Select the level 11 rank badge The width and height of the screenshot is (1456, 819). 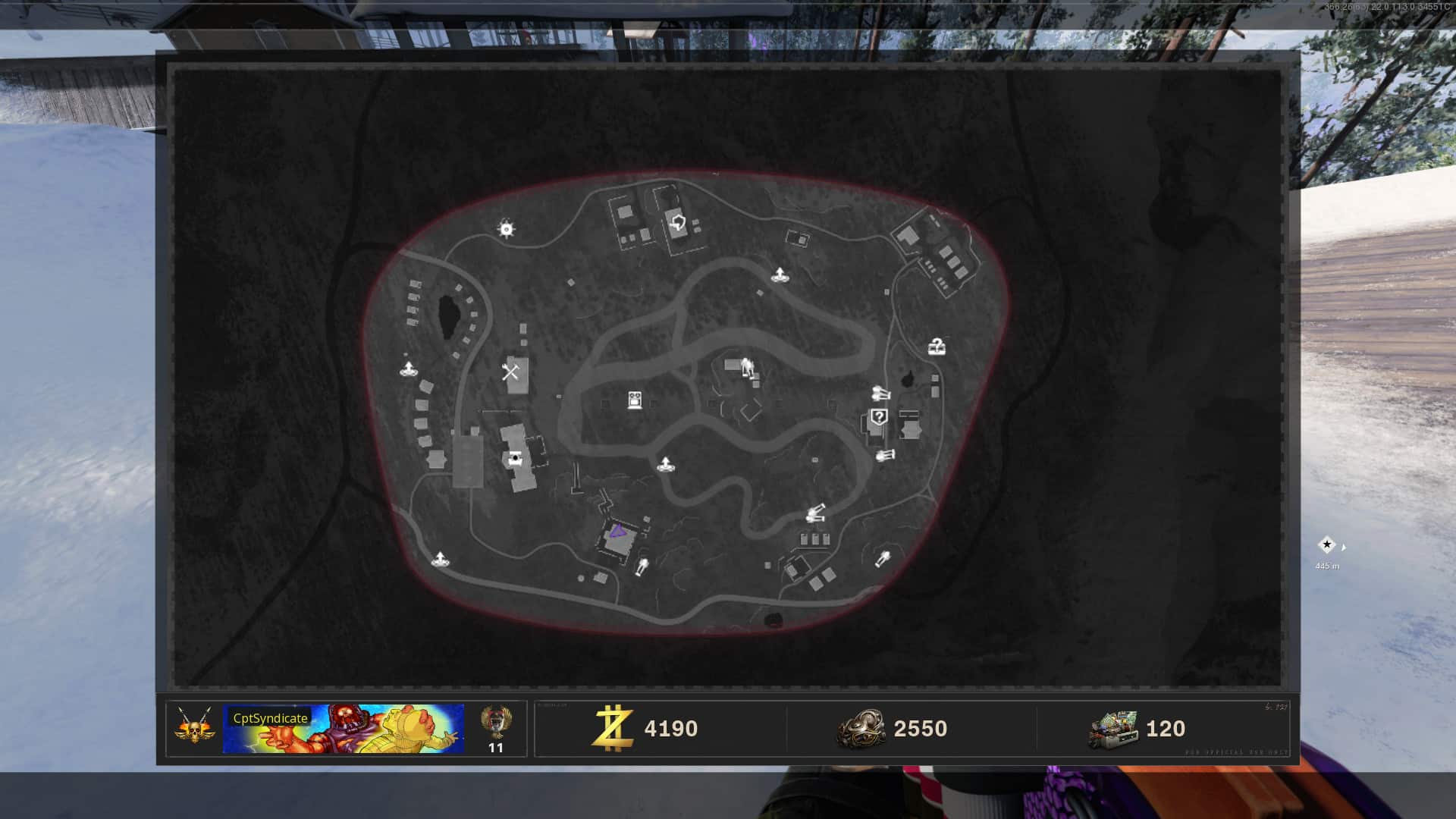496,729
